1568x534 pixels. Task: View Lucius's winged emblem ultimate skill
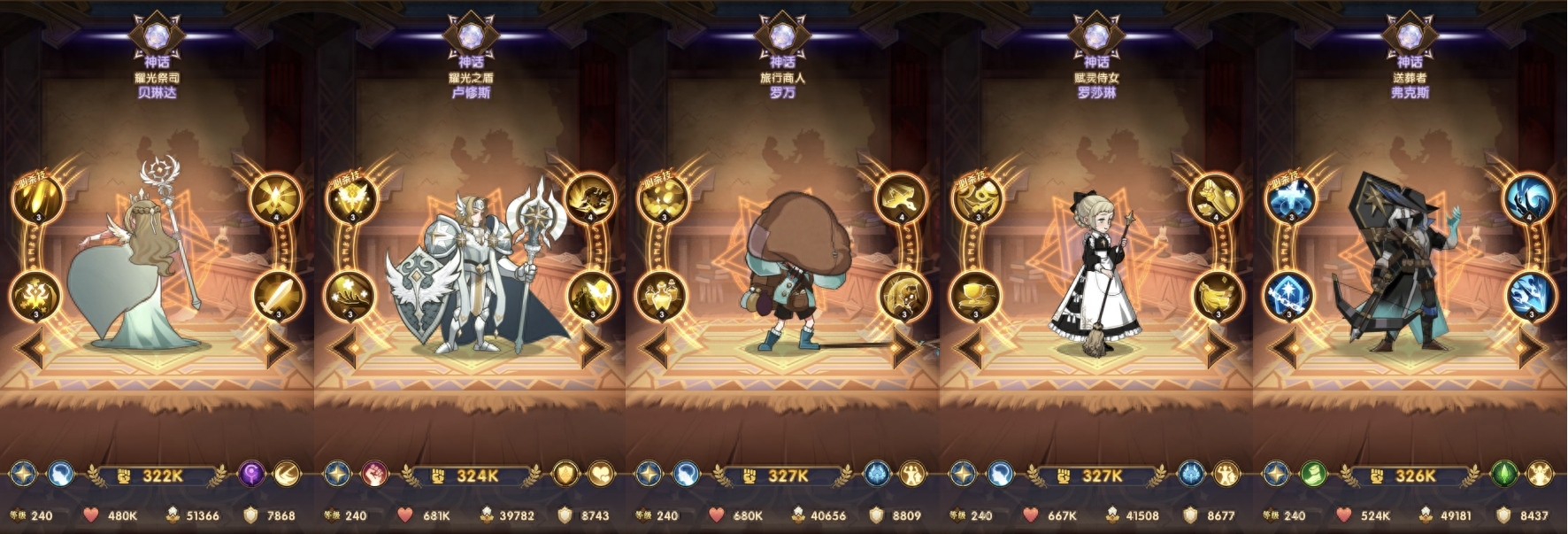click(350, 198)
